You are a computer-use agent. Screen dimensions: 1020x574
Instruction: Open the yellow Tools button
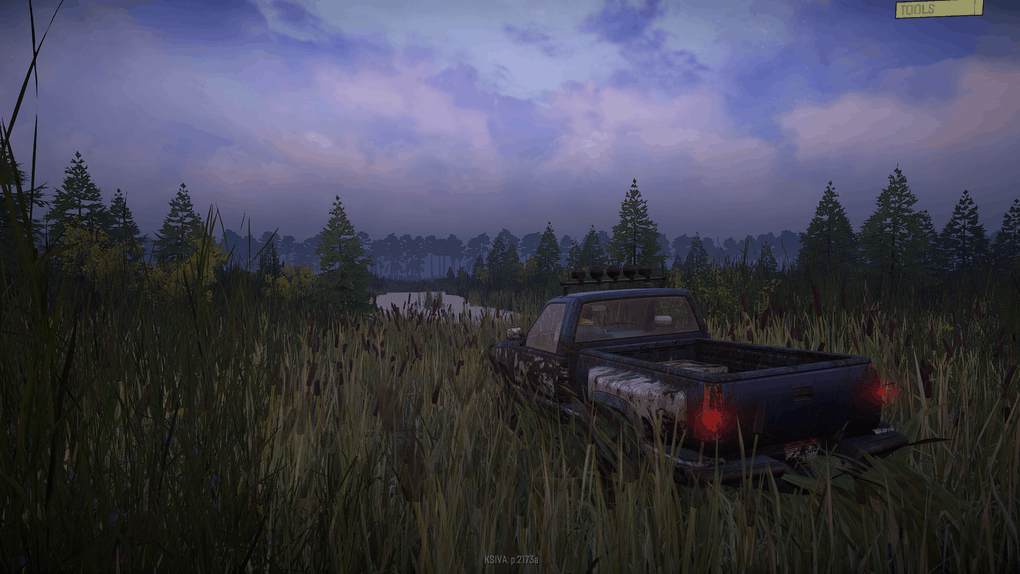[x=938, y=9]
